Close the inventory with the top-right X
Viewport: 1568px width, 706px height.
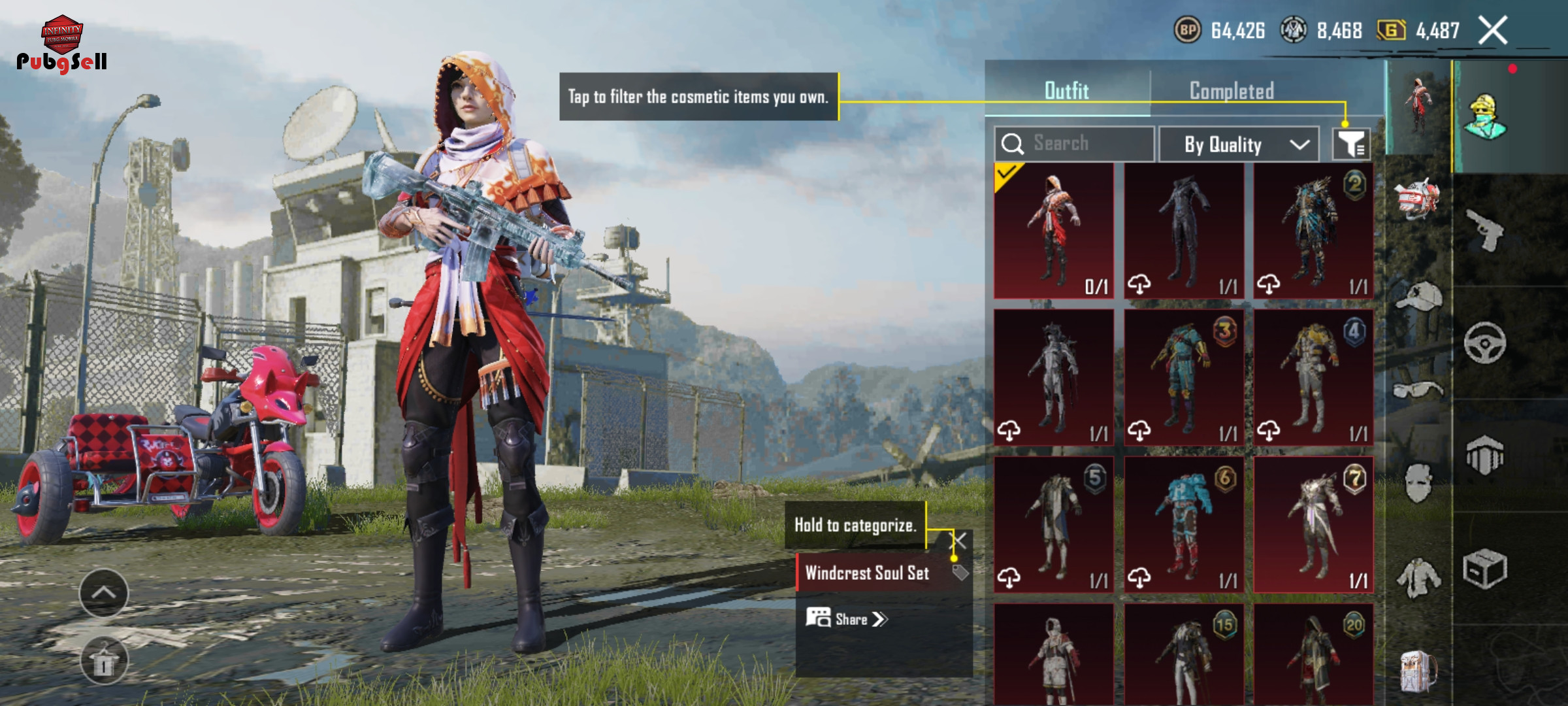(x=1494, y=31)
